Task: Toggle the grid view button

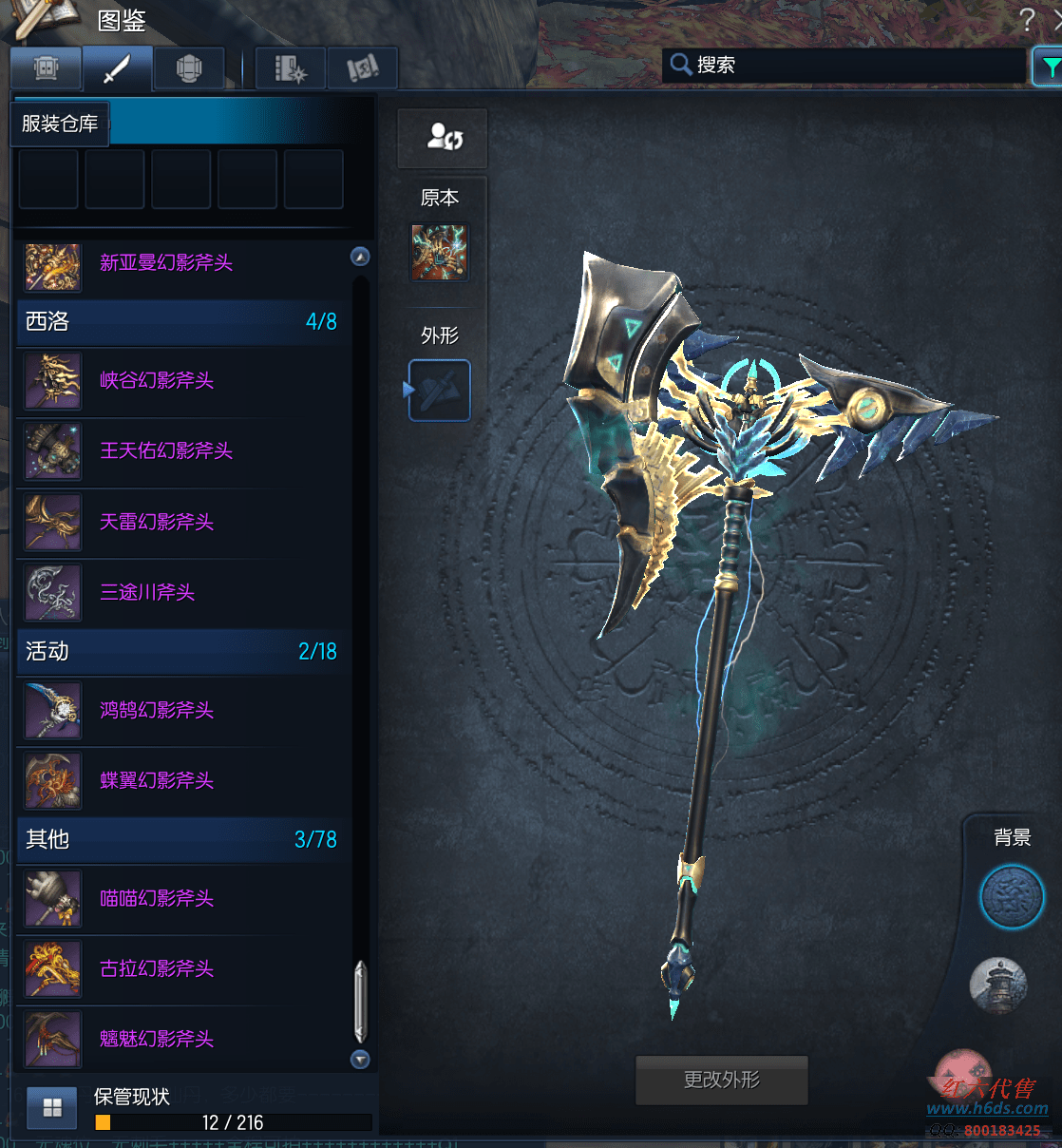Action: 52,1107
